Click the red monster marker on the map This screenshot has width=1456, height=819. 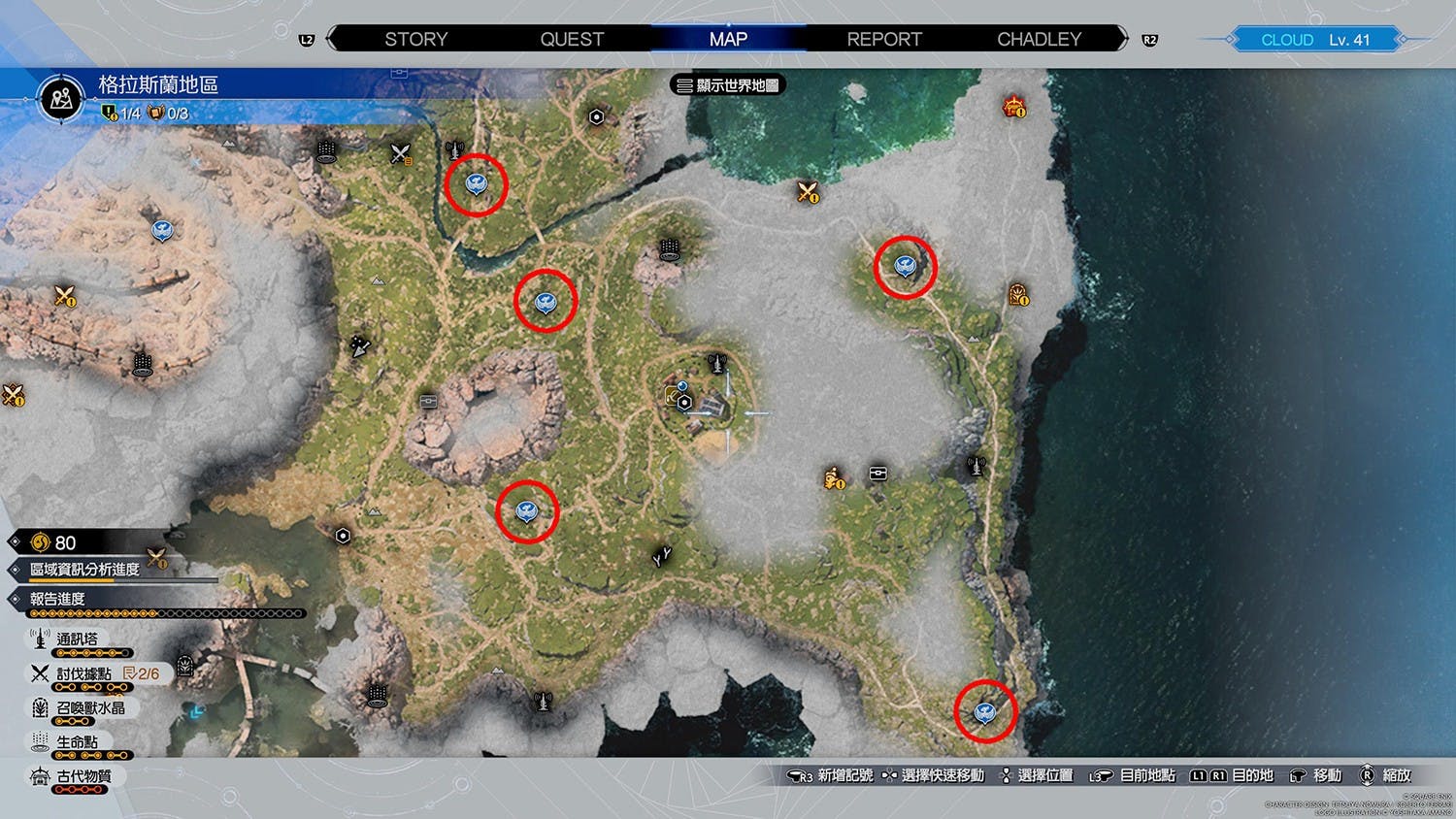point(1014,106)
